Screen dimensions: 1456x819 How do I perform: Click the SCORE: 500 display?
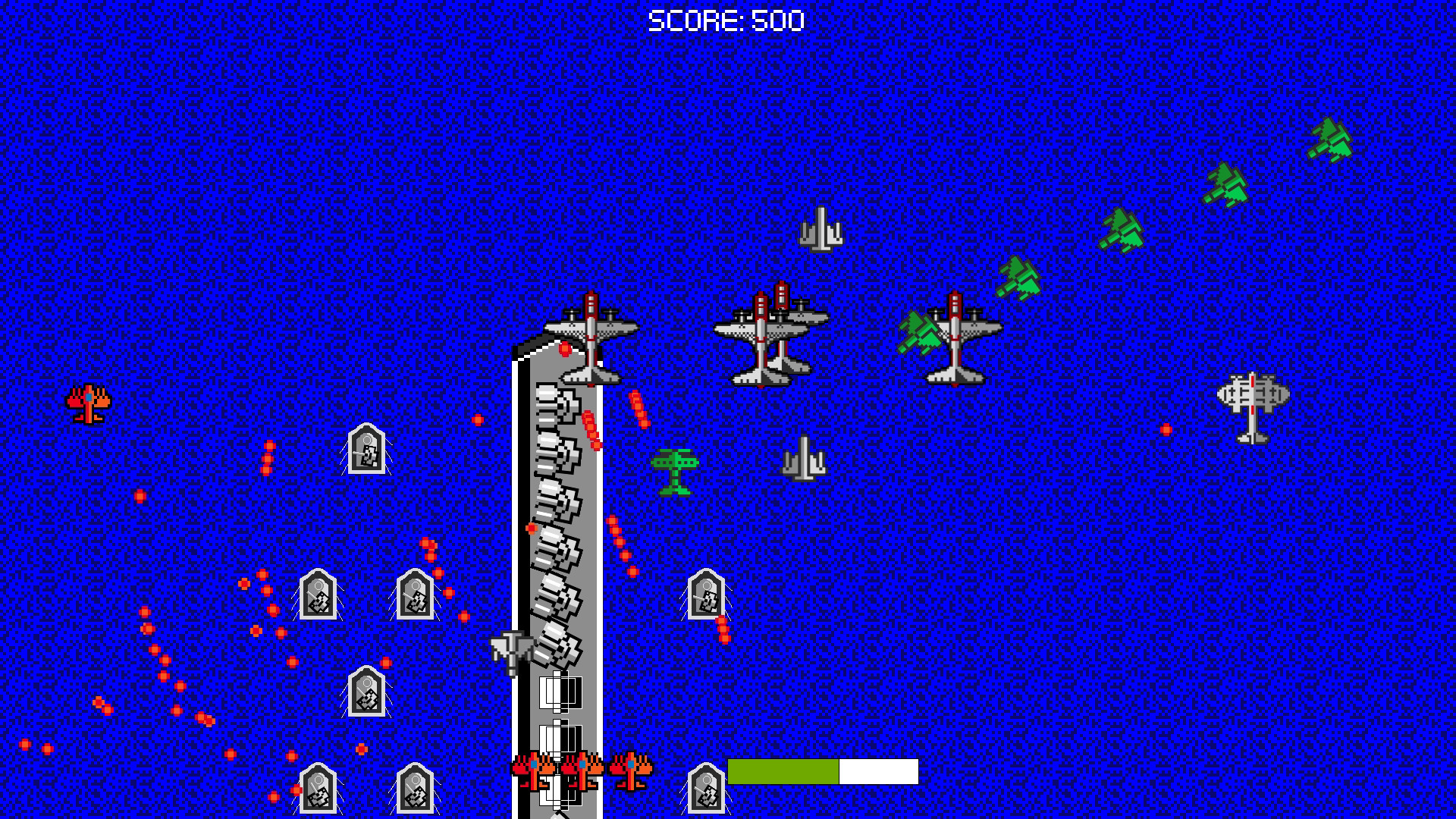(x=724, y=19)
